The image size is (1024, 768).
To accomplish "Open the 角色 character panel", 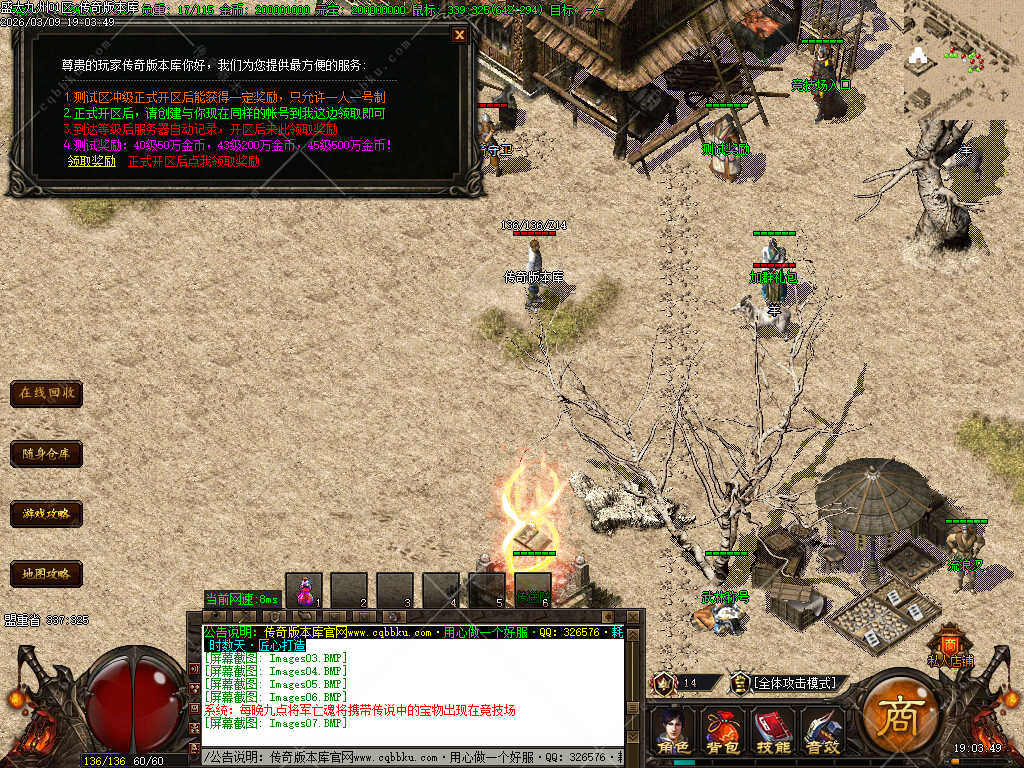I will coord(672,732).
